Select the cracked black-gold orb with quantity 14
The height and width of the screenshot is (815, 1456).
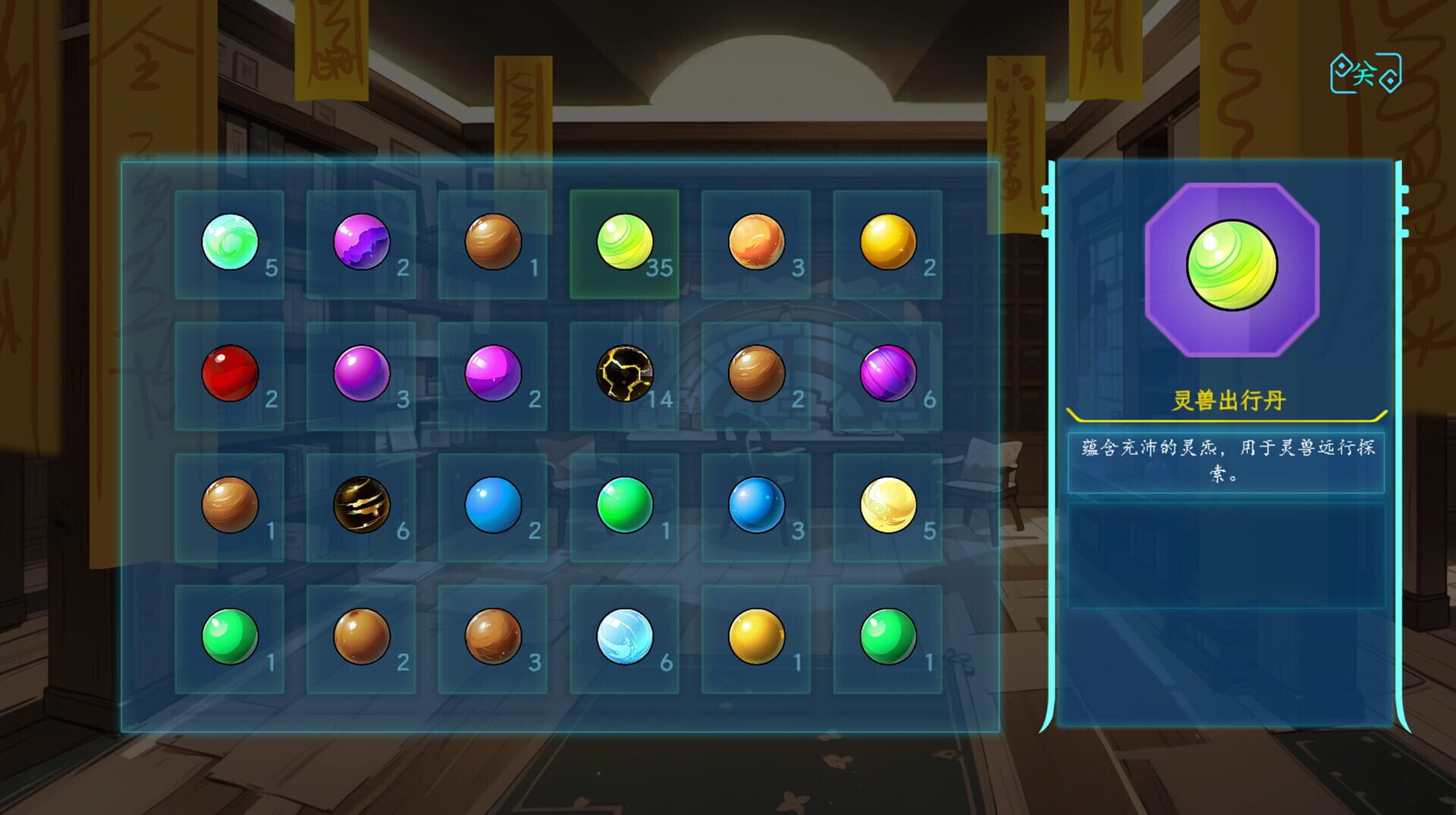tap(623, 373)
